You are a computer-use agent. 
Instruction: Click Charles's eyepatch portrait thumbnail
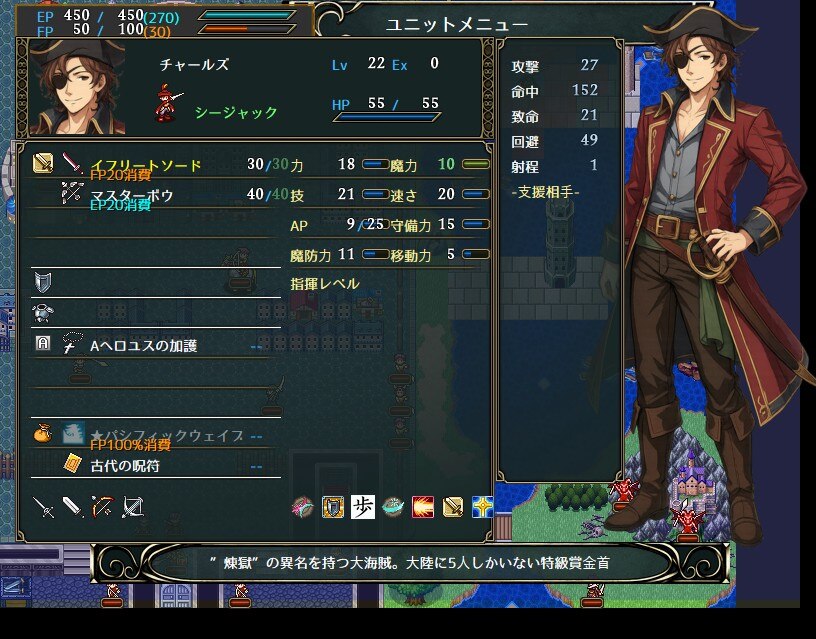(x=76, y=88)
